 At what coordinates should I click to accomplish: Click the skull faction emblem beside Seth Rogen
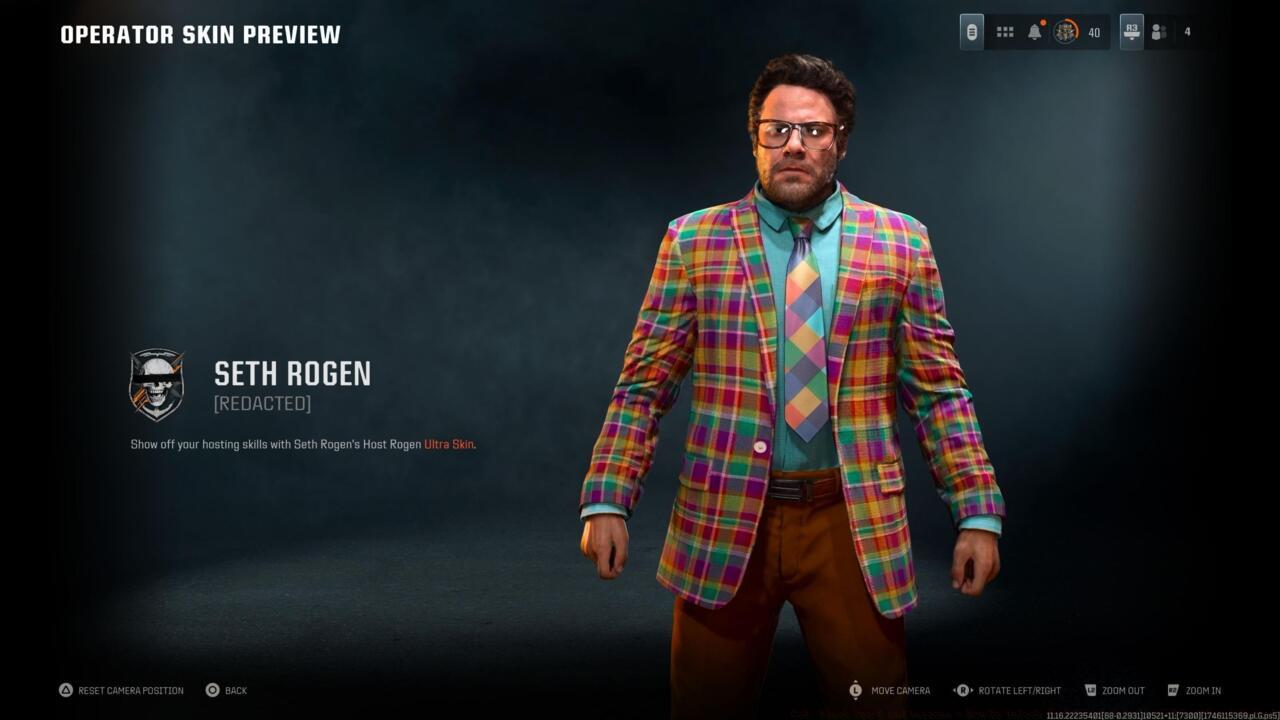(x=156, y=385)
